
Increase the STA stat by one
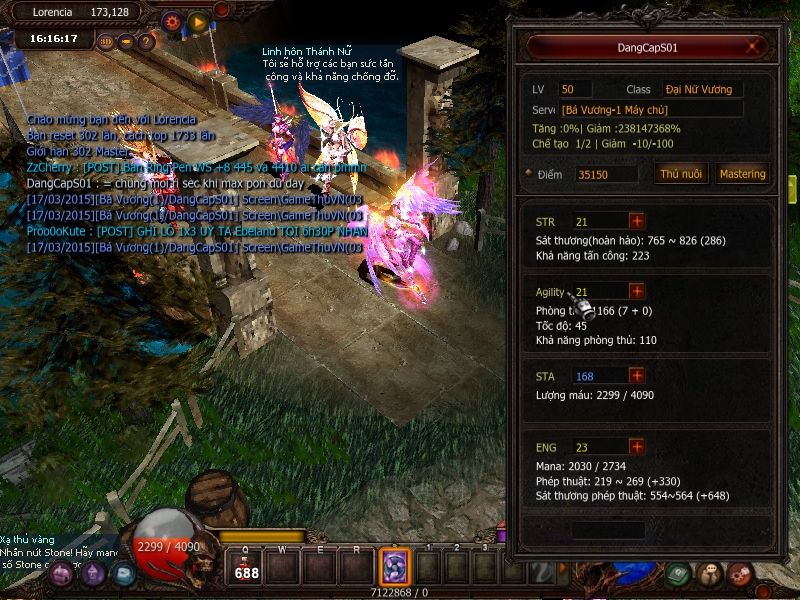pyautogui.click(x=636, y=376)
